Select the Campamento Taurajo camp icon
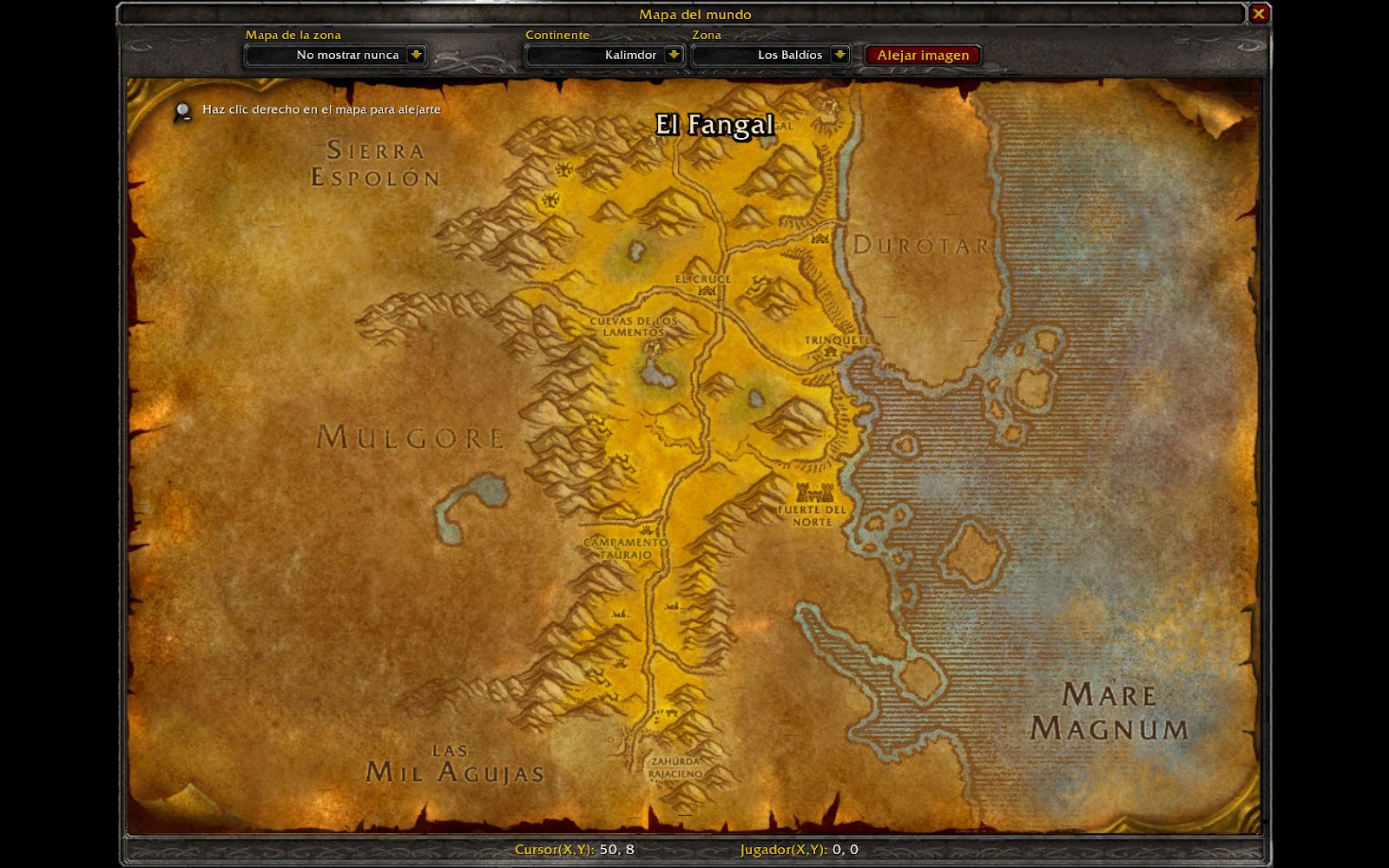Screen dimensions: 1389x868 point(646,529)
